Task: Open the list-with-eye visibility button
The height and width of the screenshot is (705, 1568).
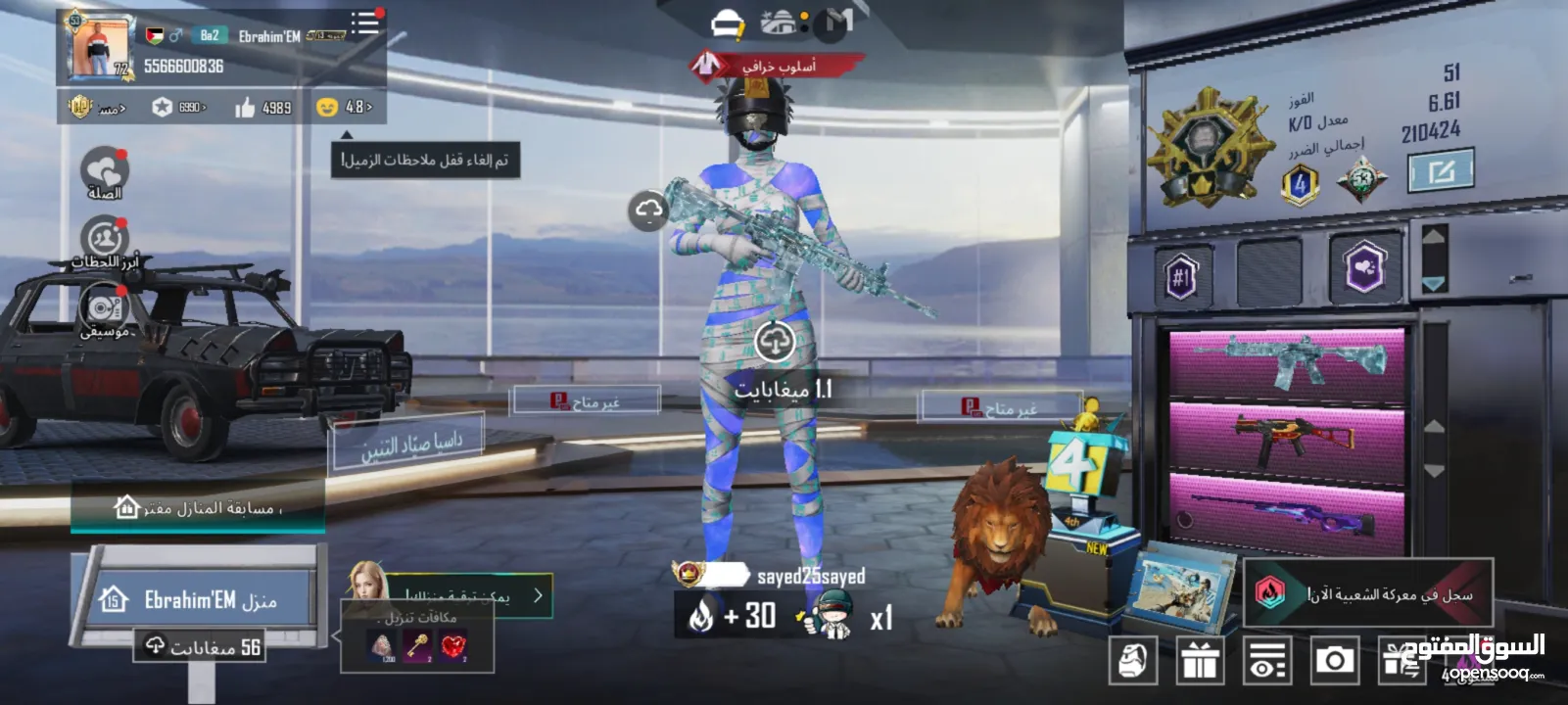Action: (1266, 661)
